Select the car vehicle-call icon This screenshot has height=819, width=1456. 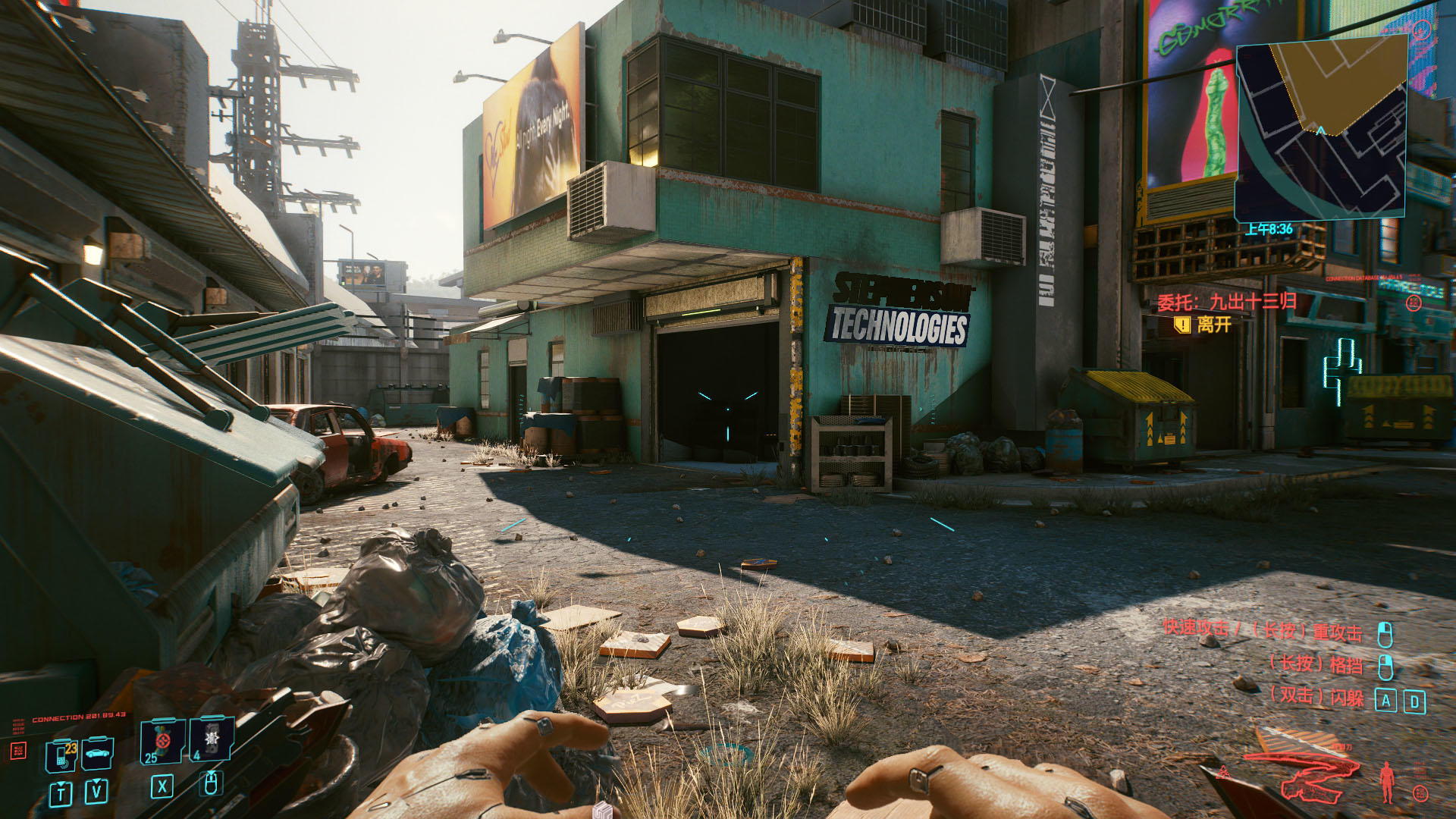click(97, 753)
